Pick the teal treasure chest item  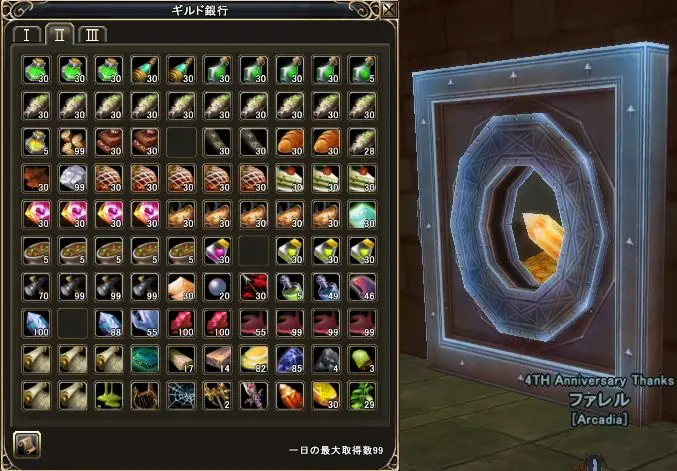(x=147, y=360)
